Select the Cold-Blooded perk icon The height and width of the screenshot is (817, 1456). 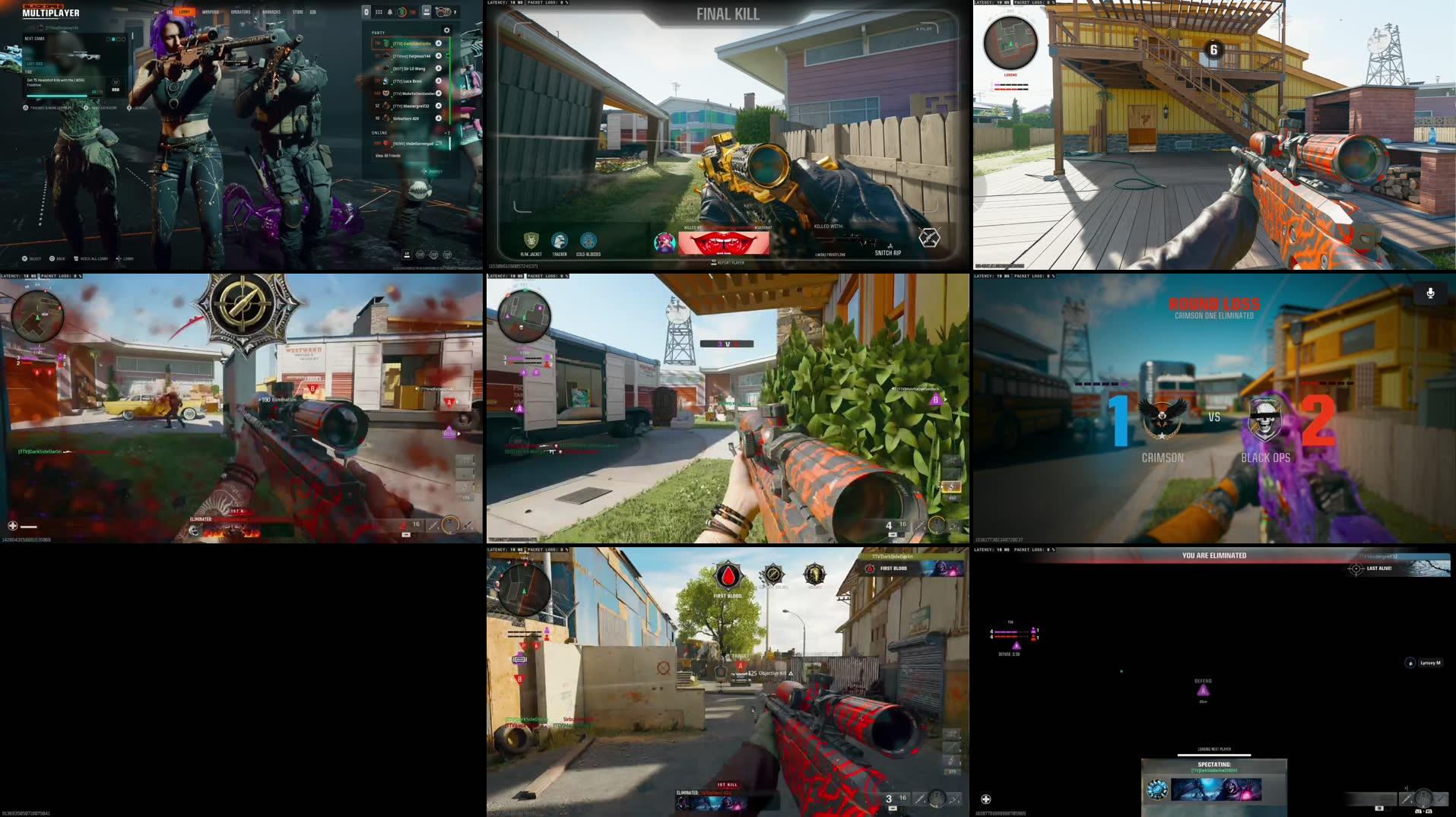pos(588,239)
